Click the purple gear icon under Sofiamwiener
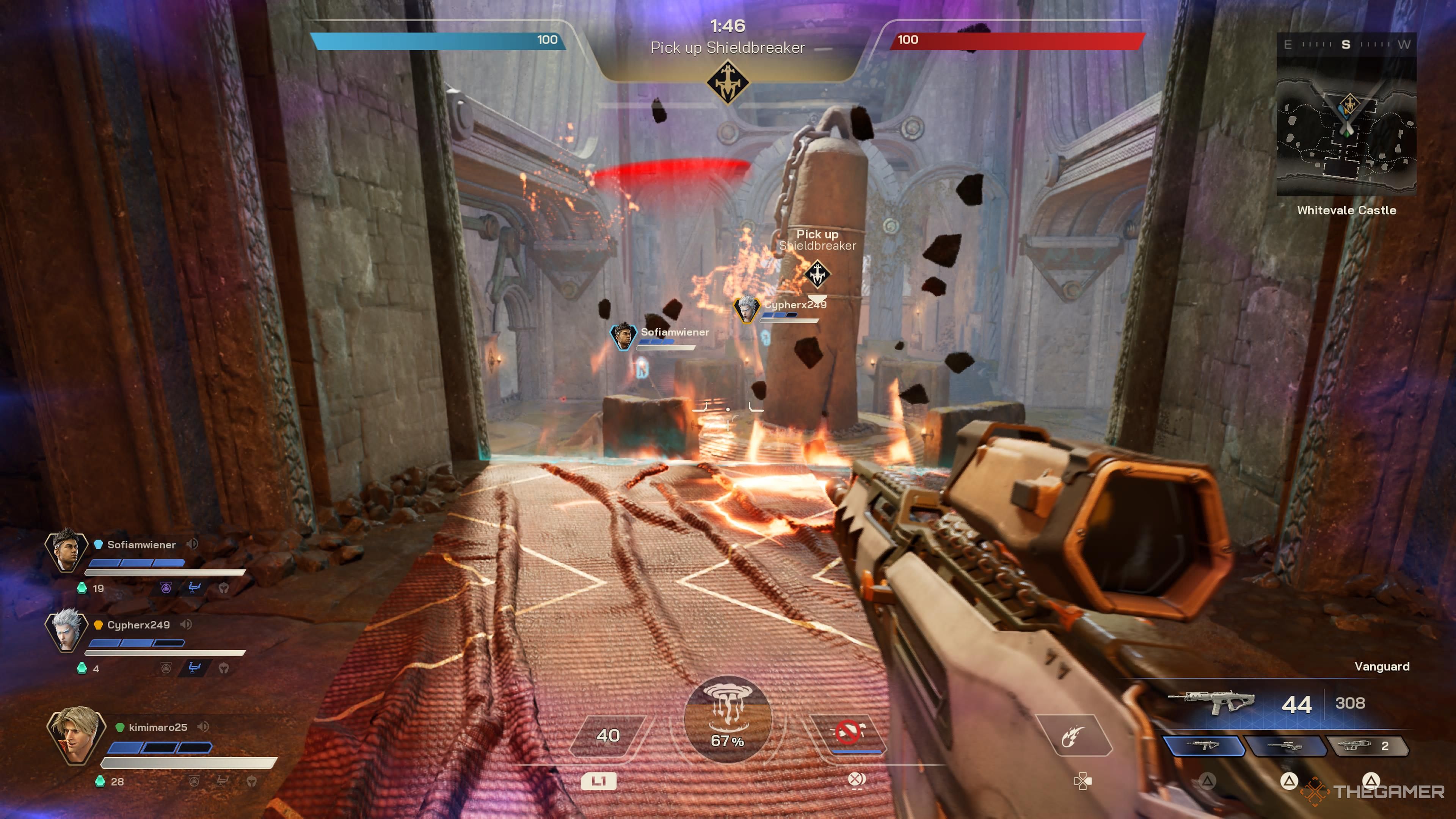This screenshot has width=1456, height=819. 166,588
